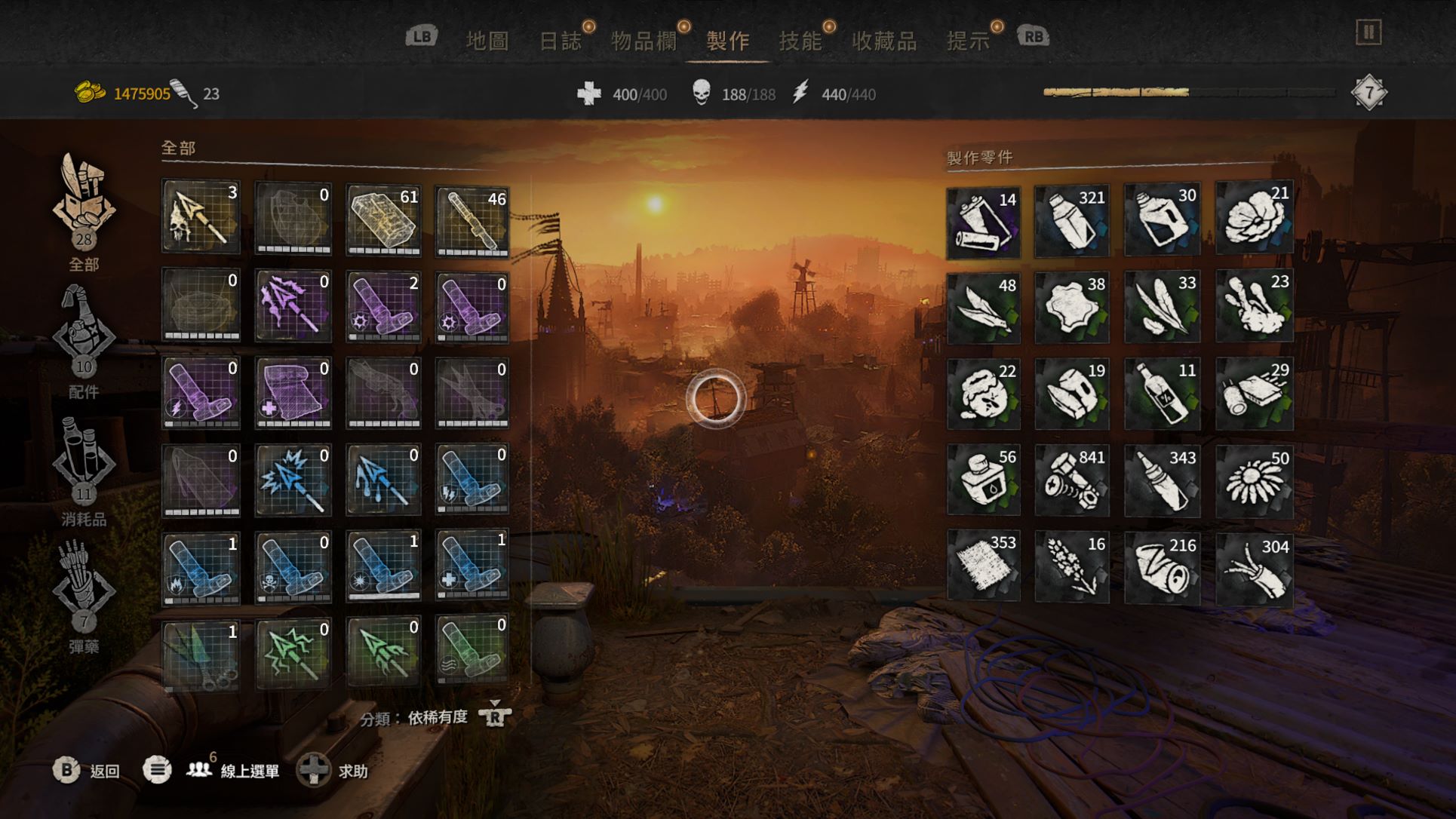Screen dimensions: 1456x819
Task: Choose the purple lightning arrow blueprint
Action: point(293,305)
